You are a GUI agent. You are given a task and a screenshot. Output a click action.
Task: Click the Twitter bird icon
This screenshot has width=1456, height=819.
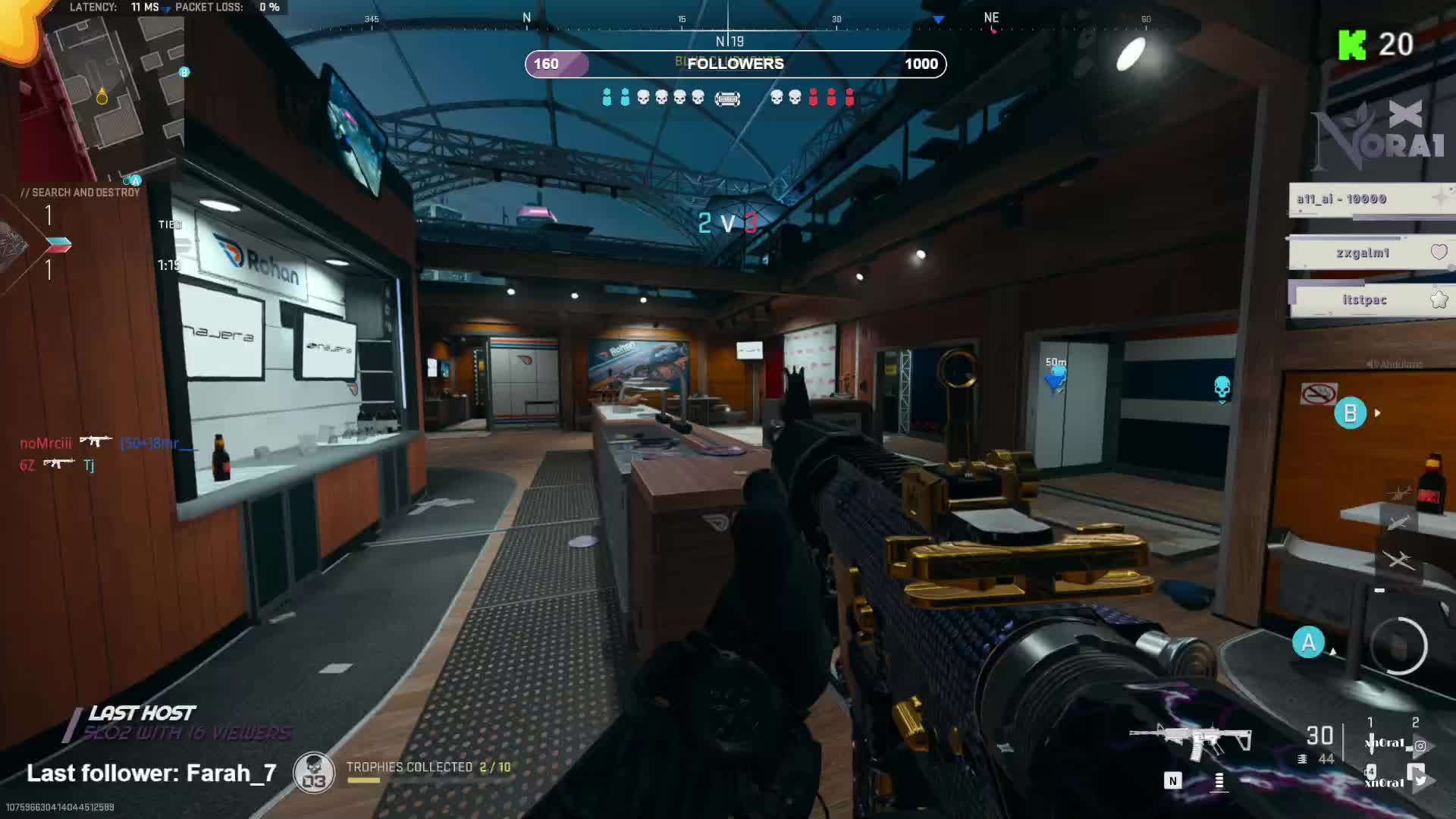[x=1420, y=779]
